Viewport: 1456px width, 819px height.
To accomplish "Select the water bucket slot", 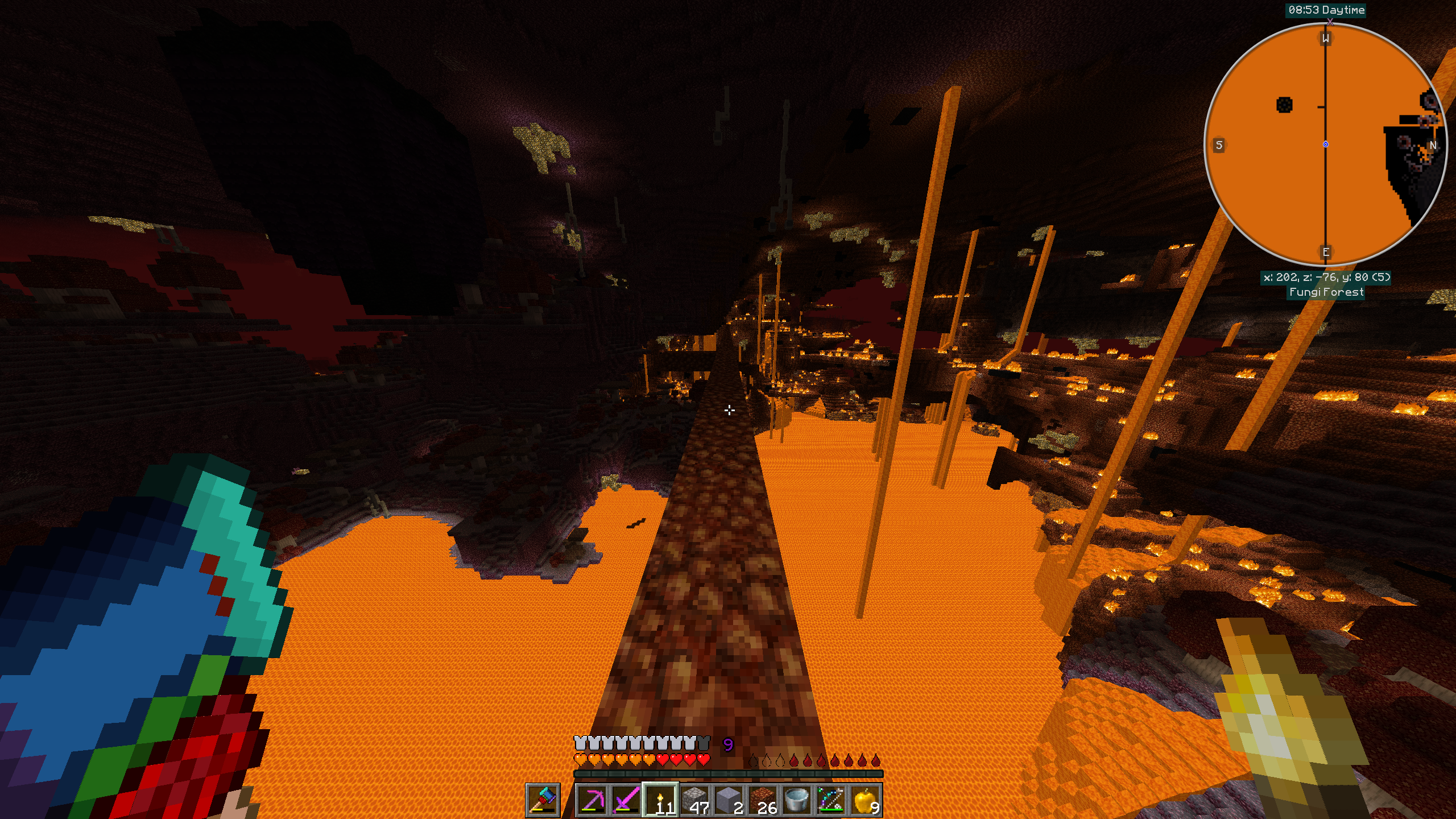I will tap(796, 800).
